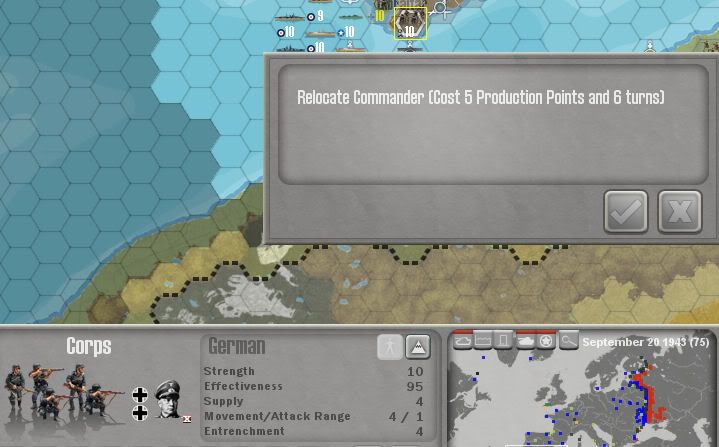Confirm the commander relocation with the checkmark
The image size is (719, 447).
pos(626,211)
